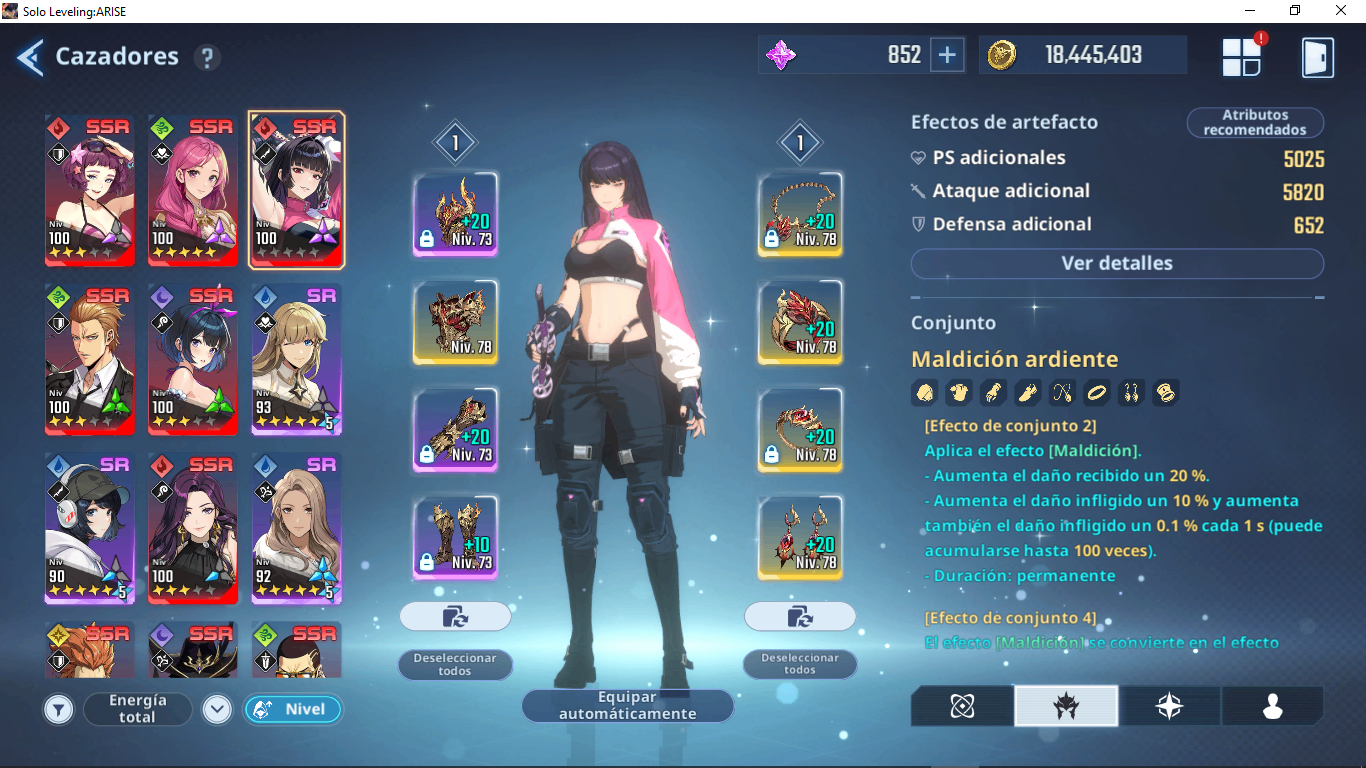Select the boots artifact with +10
This screenshot has width=1366, height=768.
(x=456, y=538)
